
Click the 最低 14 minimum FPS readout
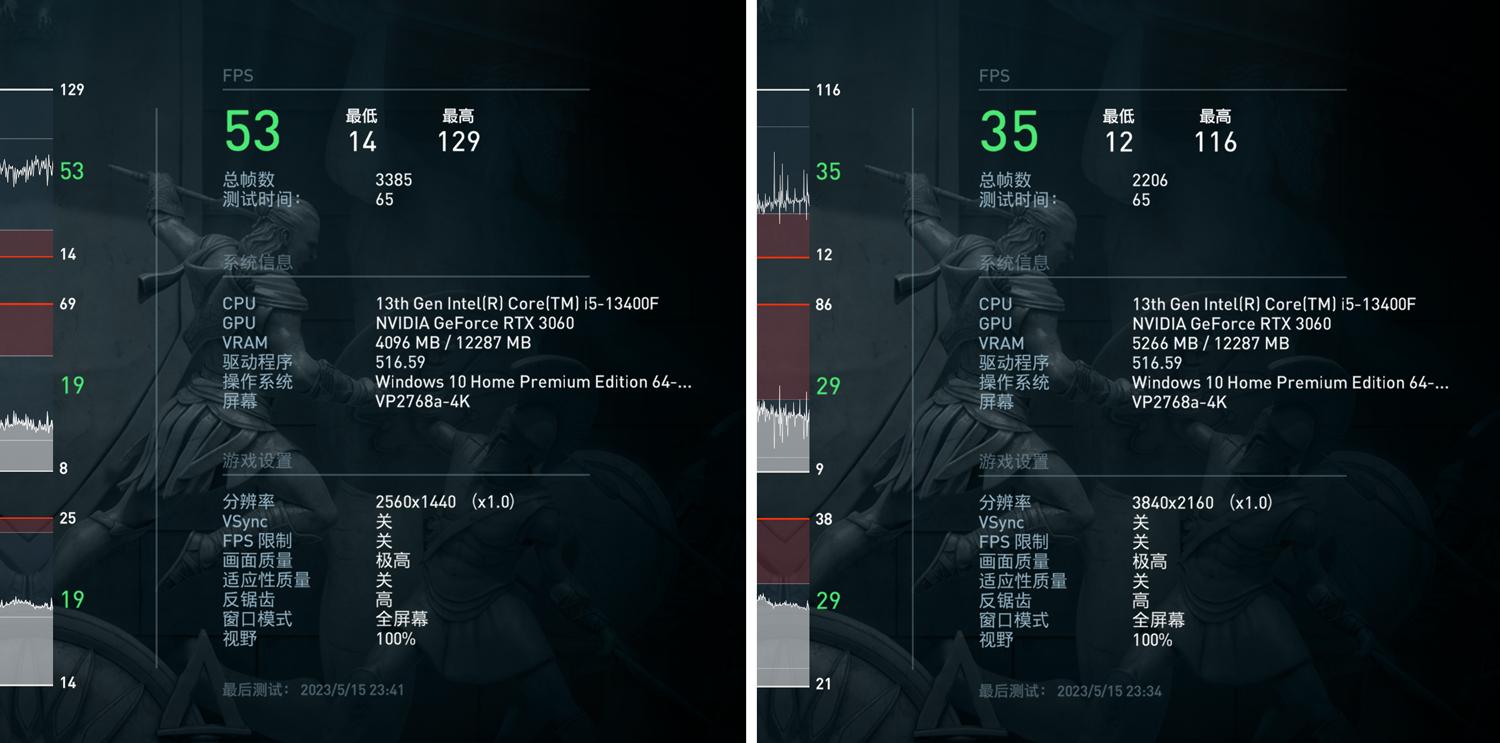[x=362, y=130]
